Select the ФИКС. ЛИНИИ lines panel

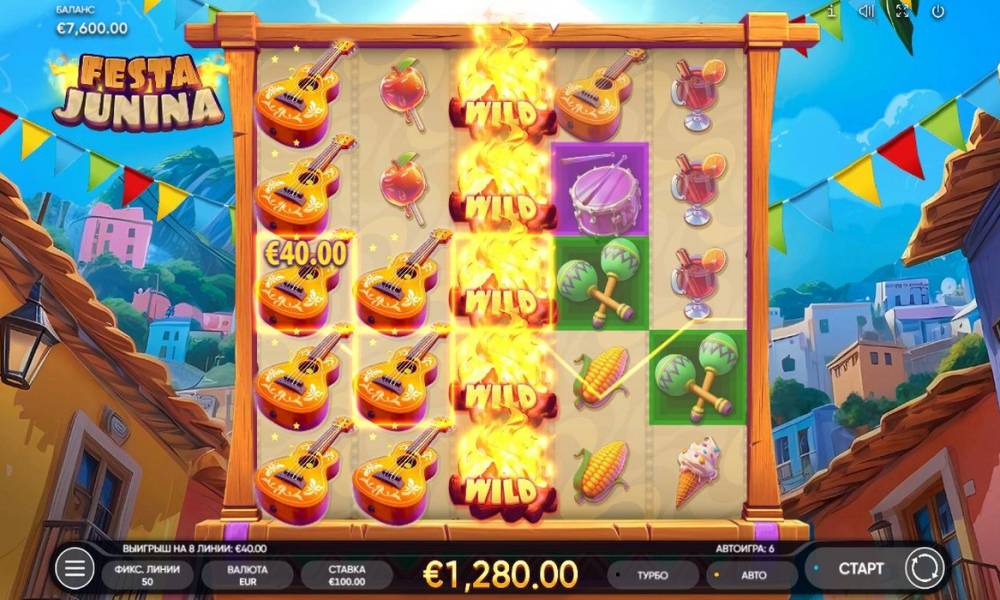[x=147, y=575]
